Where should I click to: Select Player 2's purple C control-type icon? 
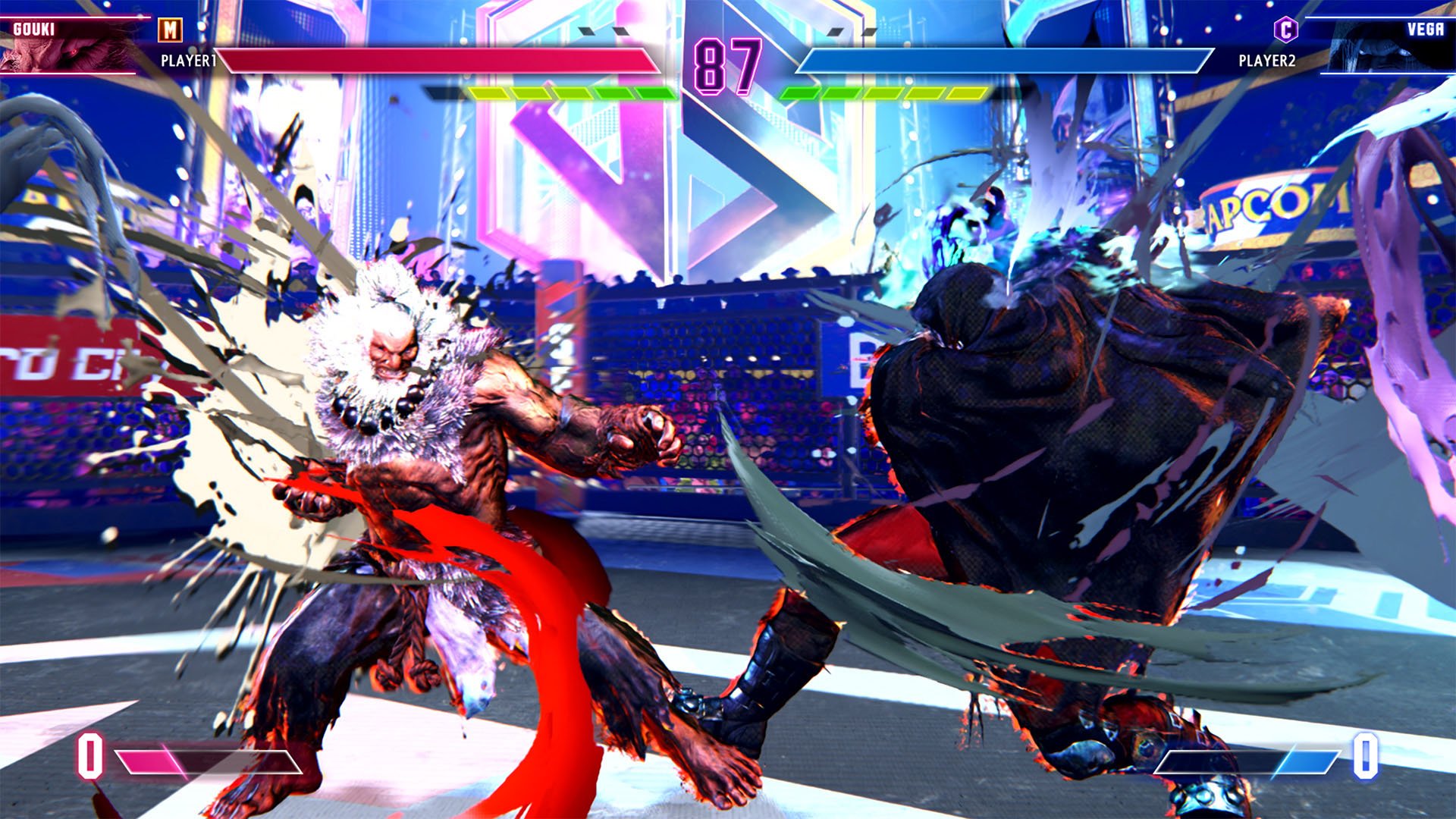click(1285, 30)
